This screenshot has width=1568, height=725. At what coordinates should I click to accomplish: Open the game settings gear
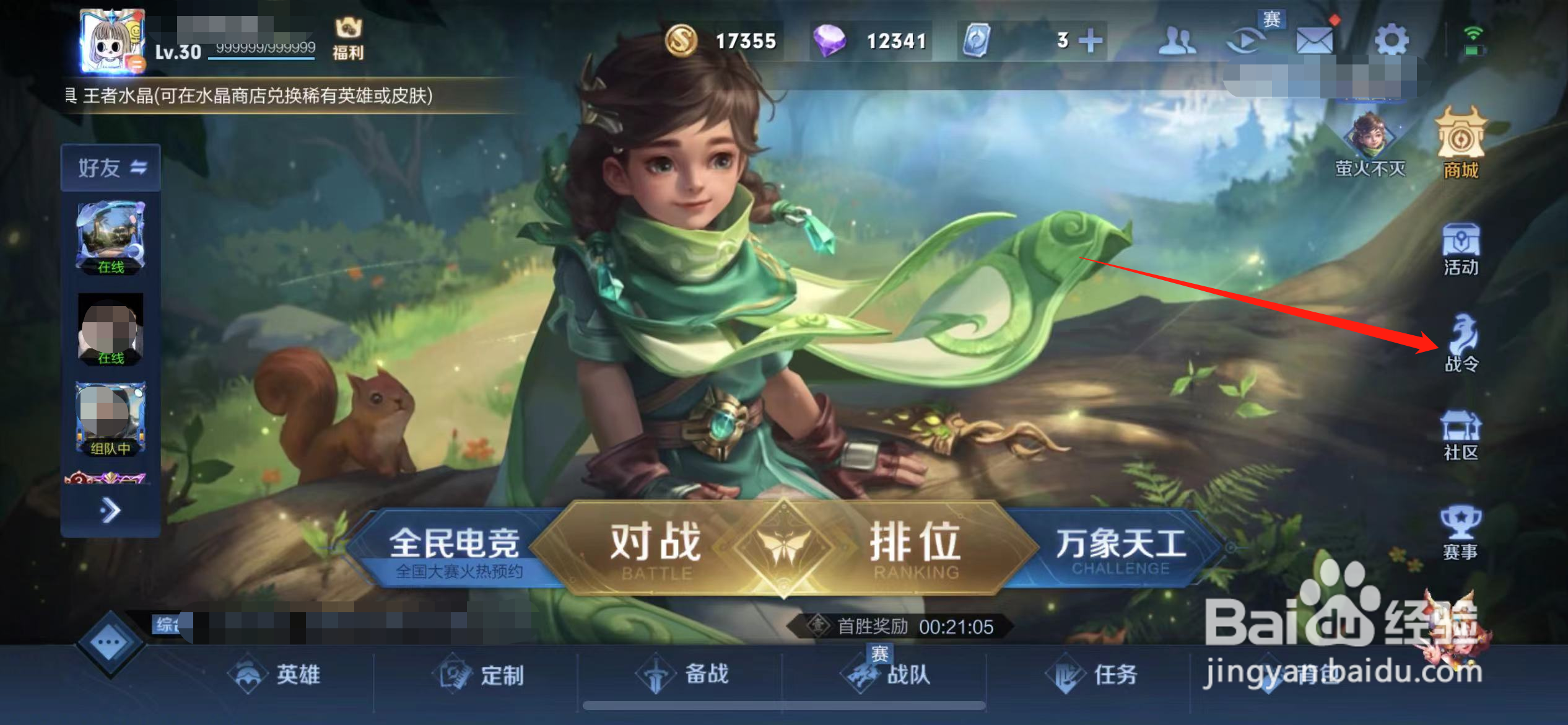[x=1391, y=39]
